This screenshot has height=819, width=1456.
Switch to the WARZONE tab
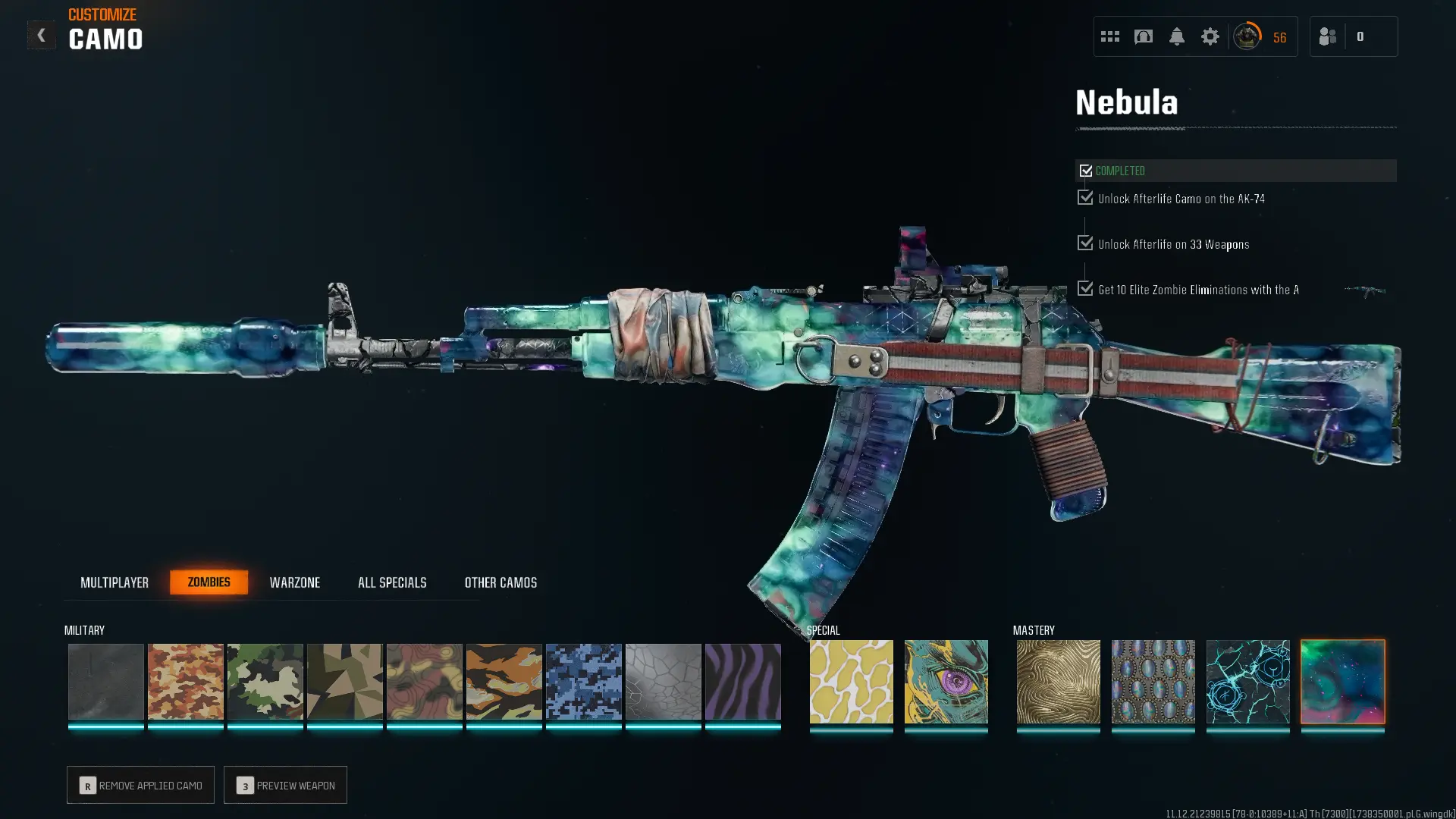coord(296,582)
